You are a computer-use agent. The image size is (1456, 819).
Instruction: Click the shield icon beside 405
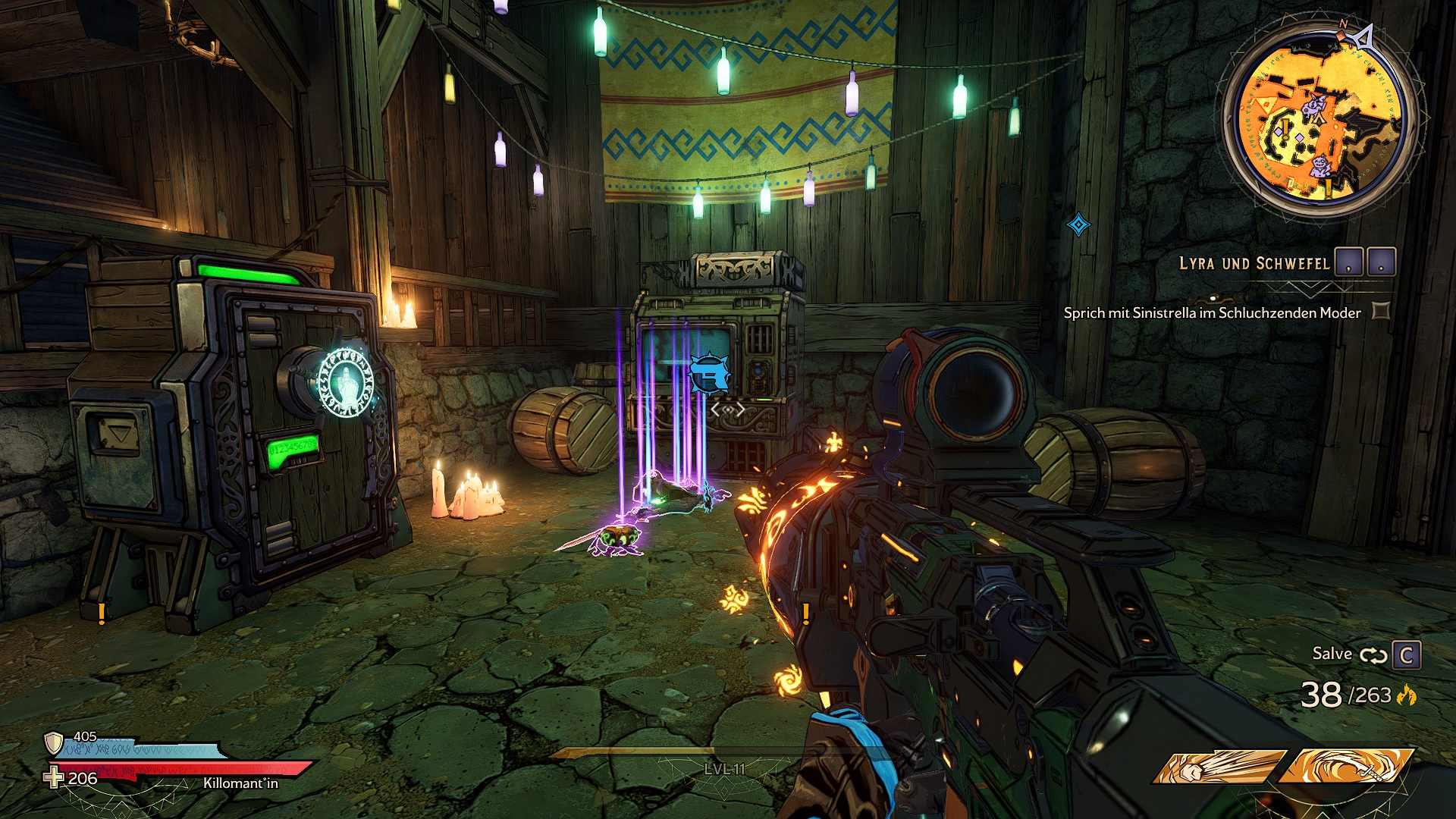coord(53,742)
